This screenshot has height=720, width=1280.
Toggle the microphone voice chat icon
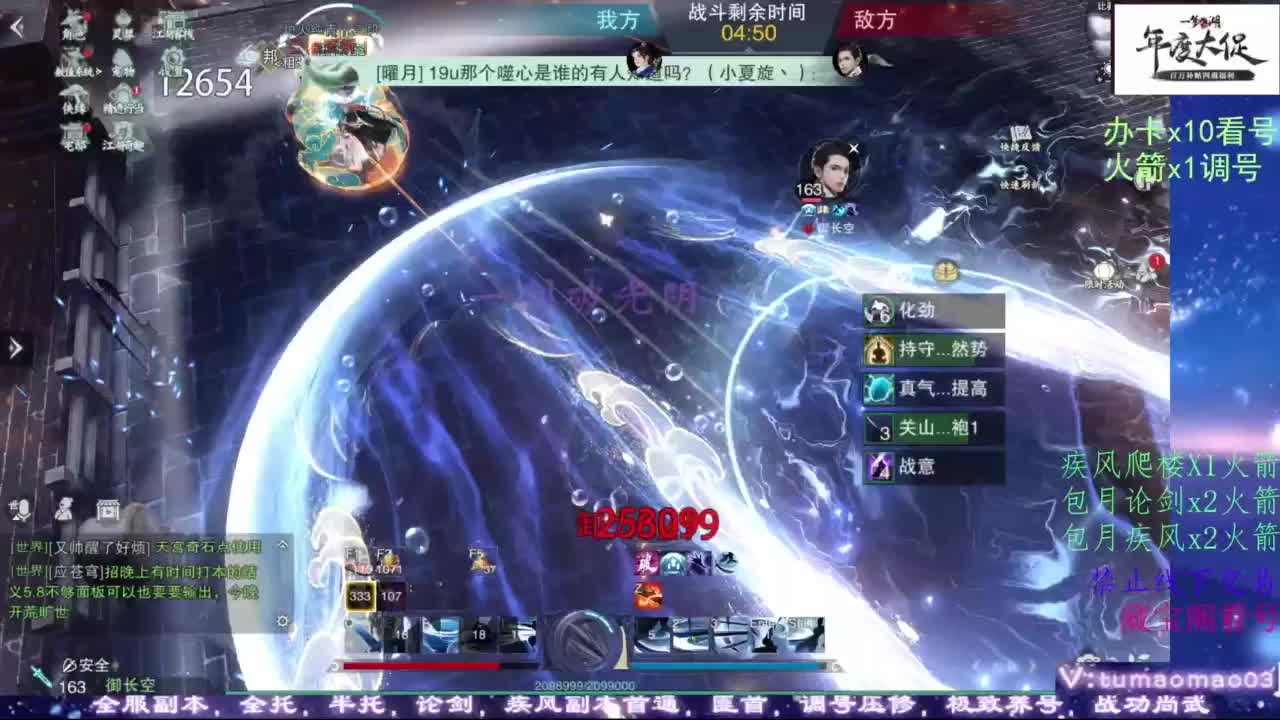click(x=22, y=510)
